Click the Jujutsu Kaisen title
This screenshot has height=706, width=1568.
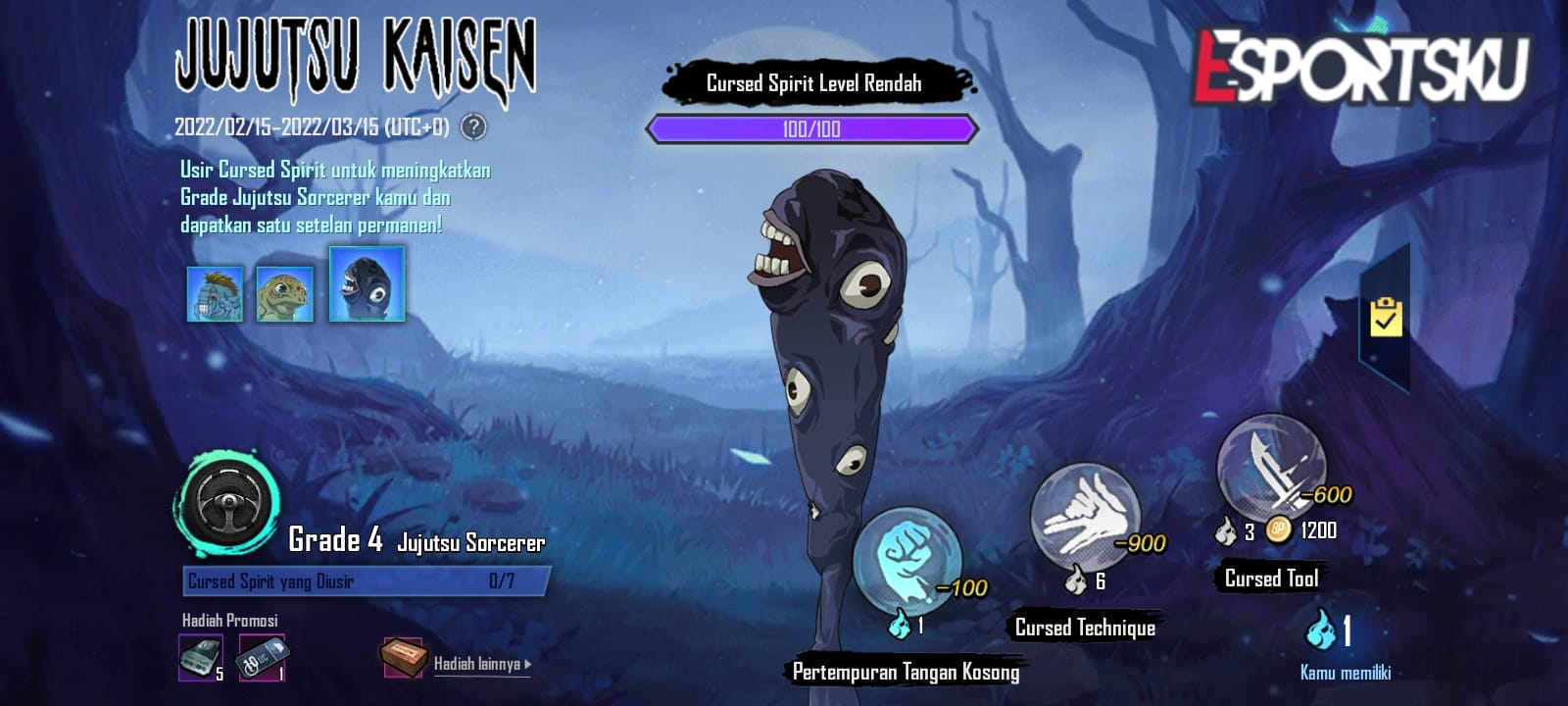point(353,57)
